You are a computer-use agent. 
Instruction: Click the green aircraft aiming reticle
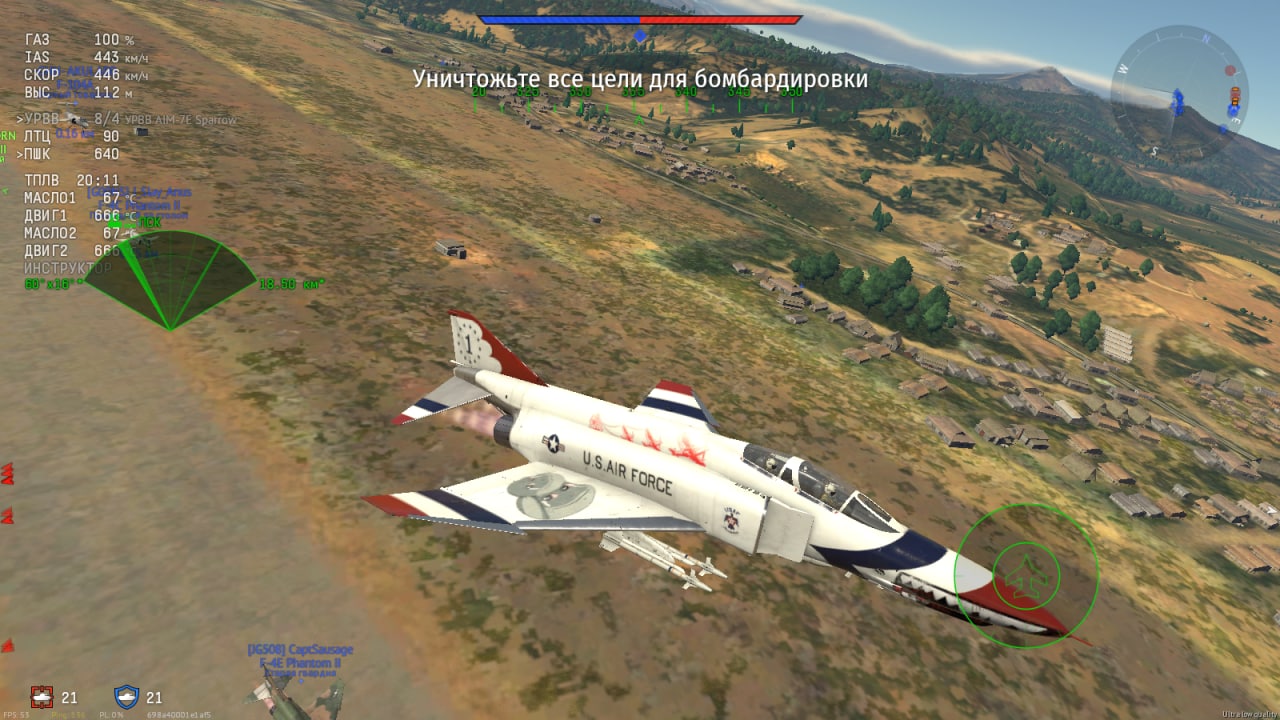point(1026,574)
